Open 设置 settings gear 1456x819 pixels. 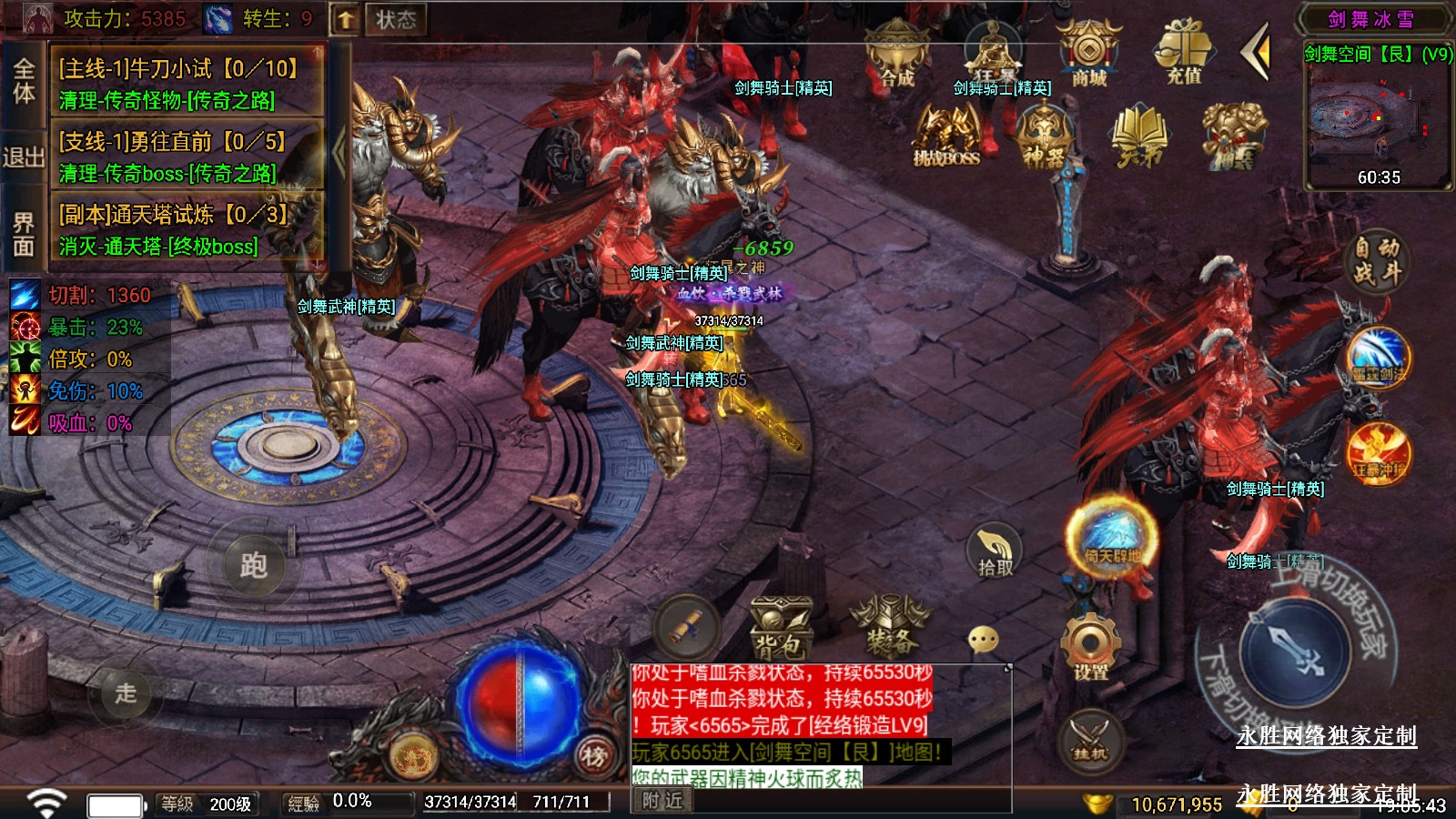1090,647
